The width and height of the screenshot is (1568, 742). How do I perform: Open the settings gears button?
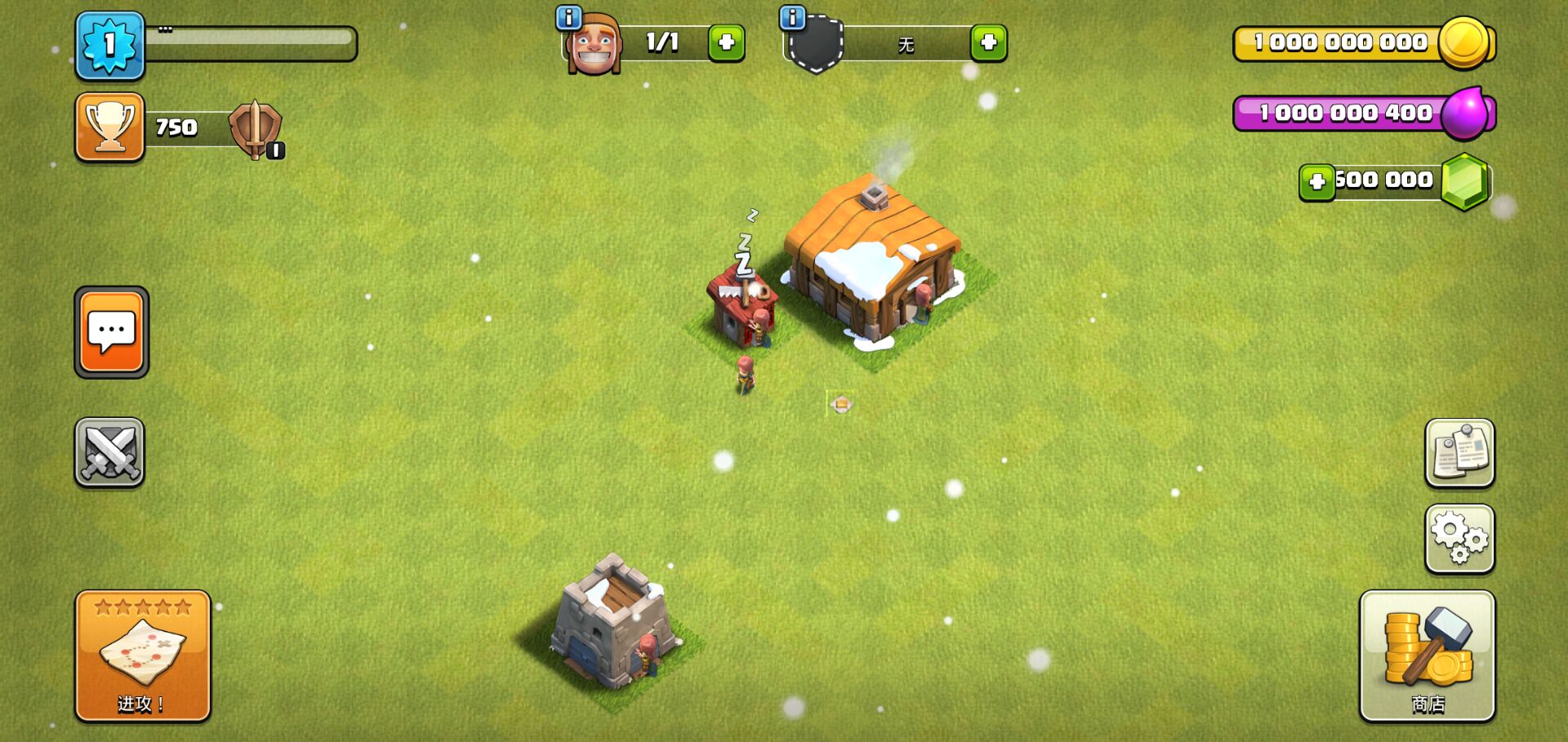tap(1459, 539)
